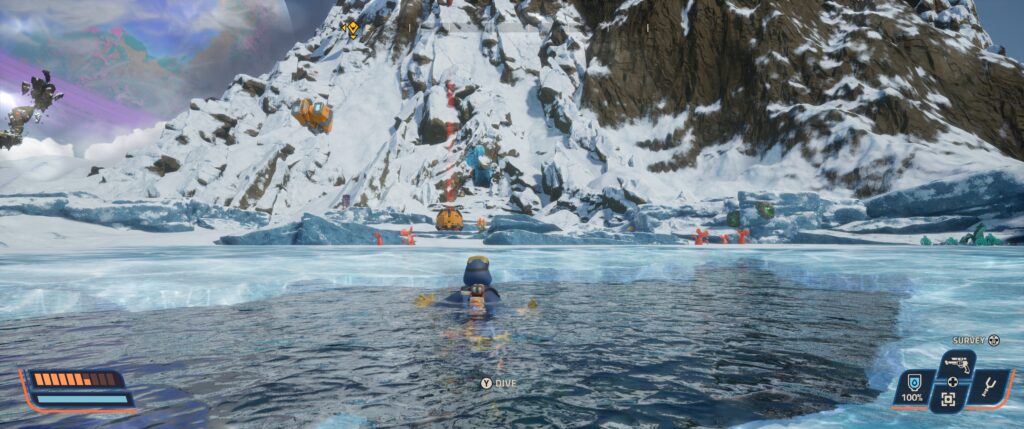The image size is (1024, 429).
Task: Choose the grabber claw tool slot
Action: coord(990,386)
